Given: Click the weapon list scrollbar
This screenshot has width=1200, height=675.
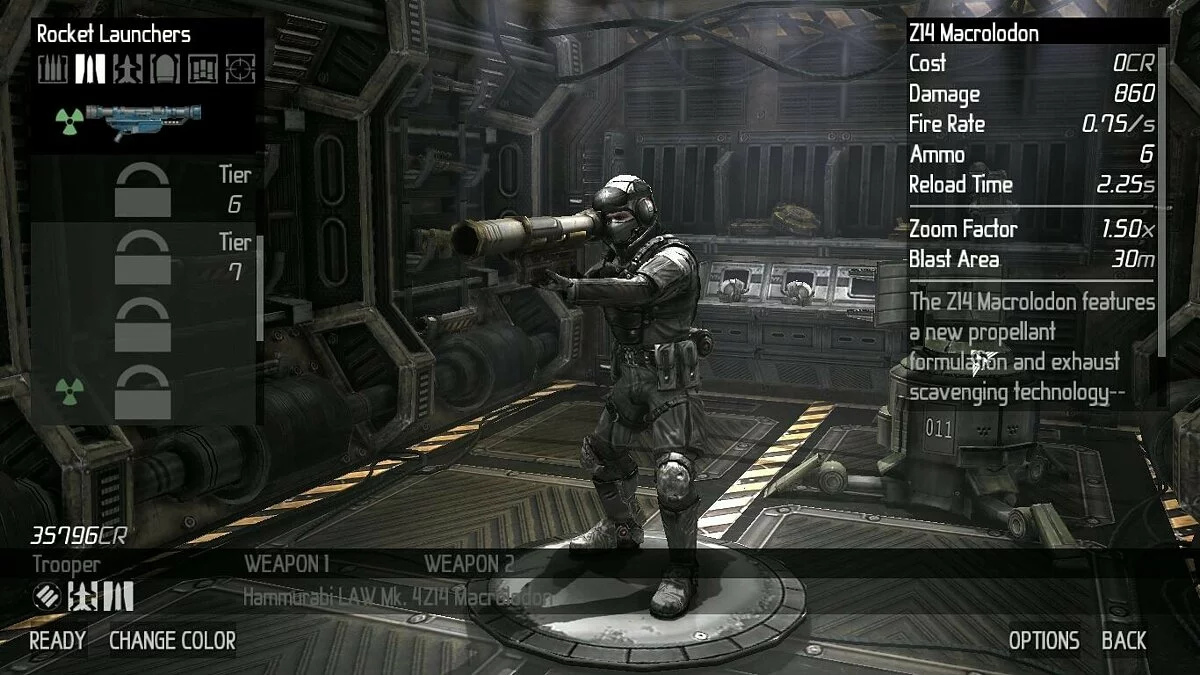Looking at the screenshot, I should point(261,288).
